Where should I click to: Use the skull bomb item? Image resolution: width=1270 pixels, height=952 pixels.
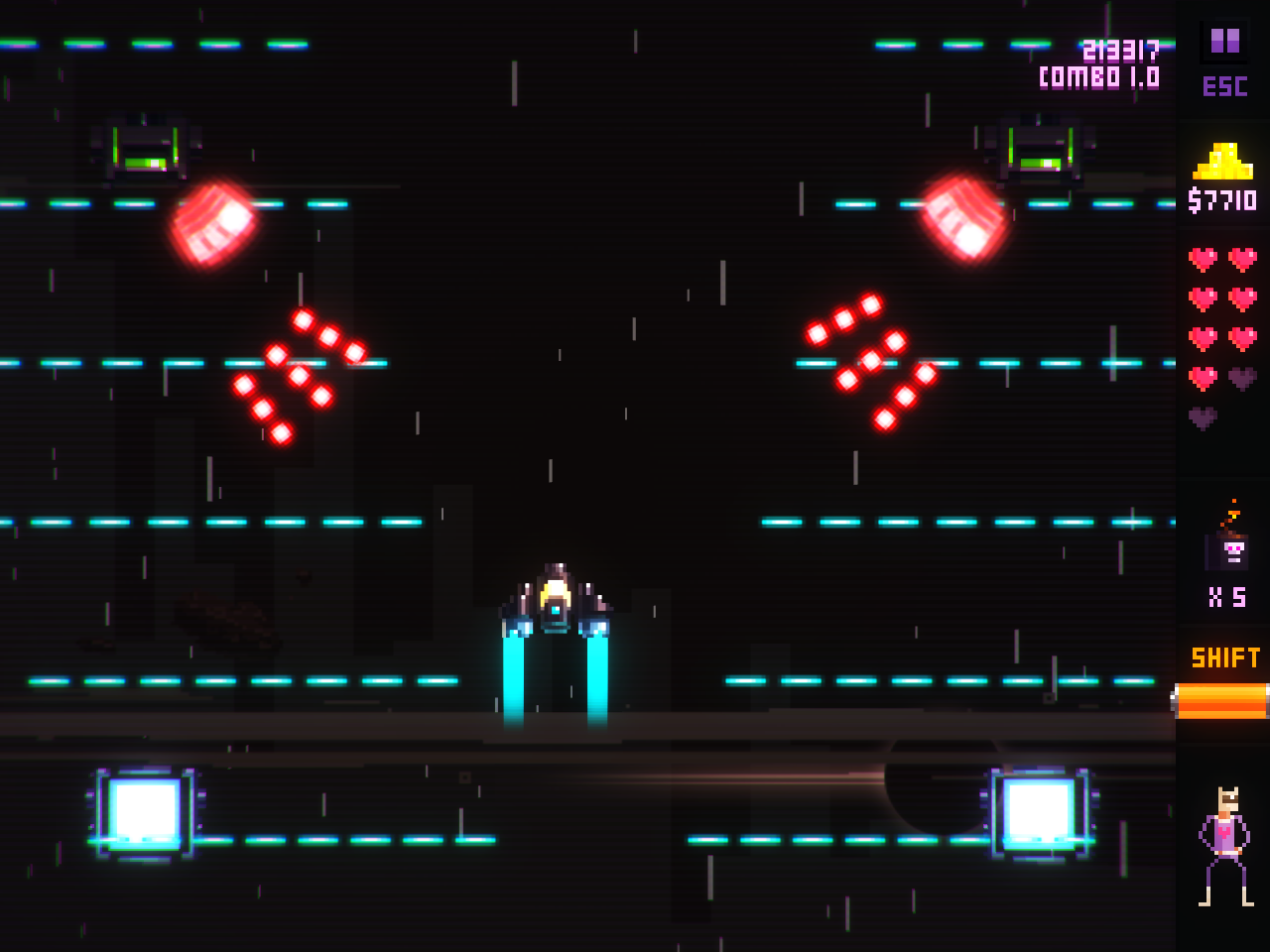click(x=1228, y=547)
